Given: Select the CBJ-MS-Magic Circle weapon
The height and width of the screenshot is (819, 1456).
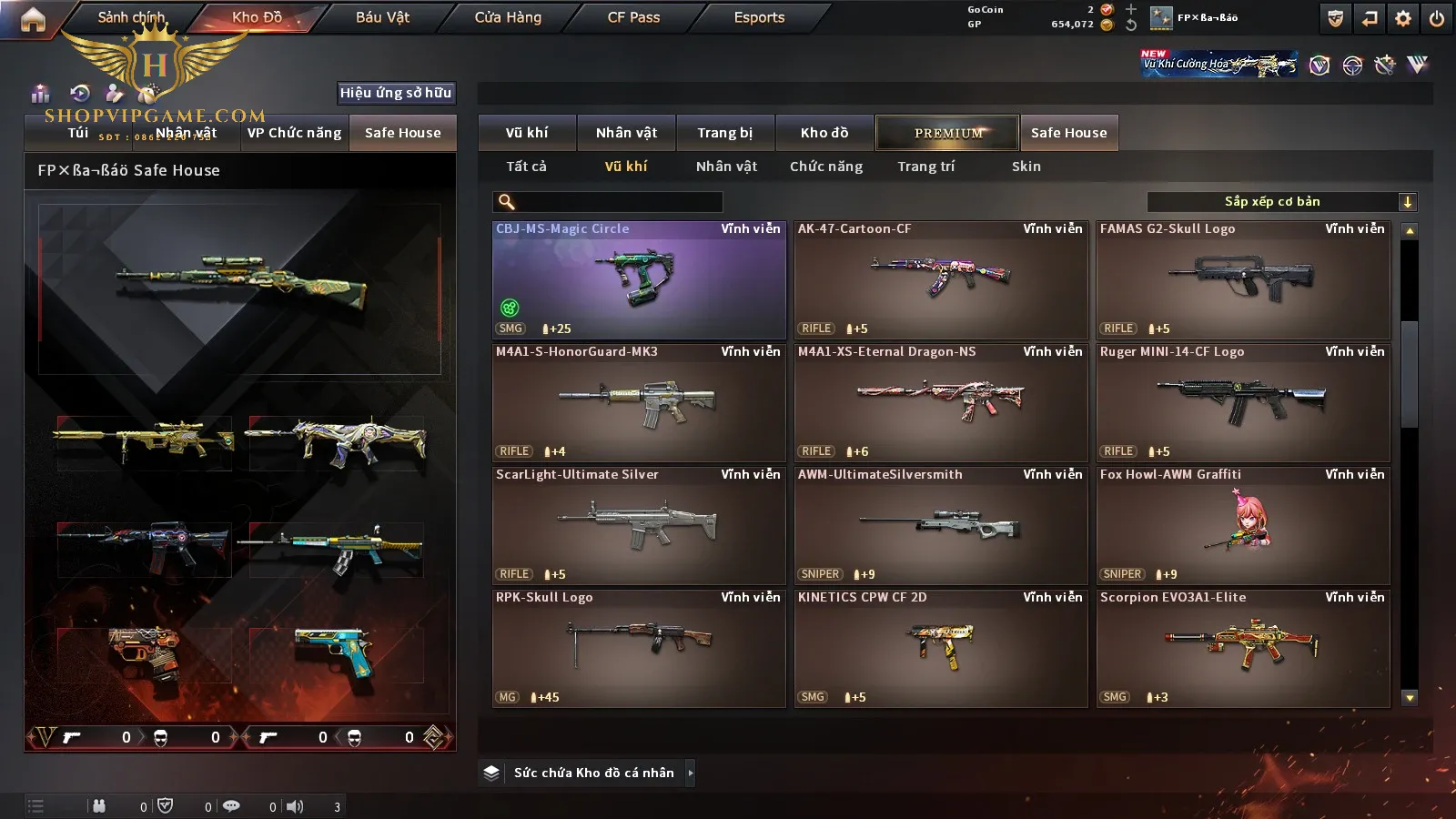Looking at the screenshot, I should pos(639,280).
